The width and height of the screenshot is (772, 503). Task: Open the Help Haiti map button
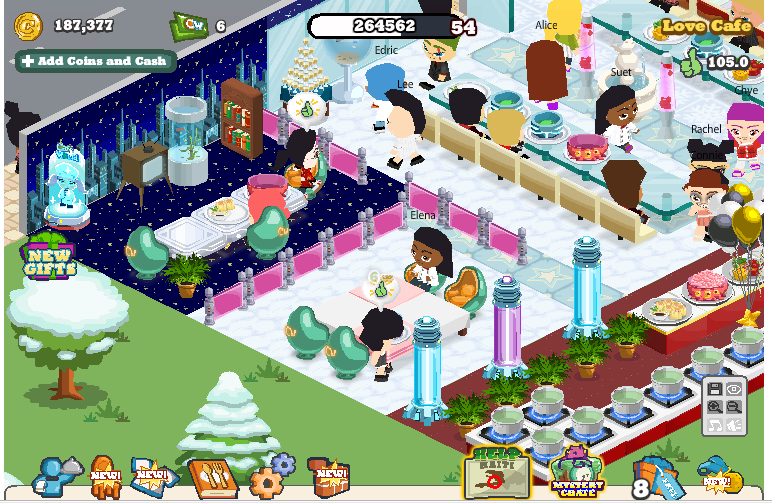[x=496, y=471]
